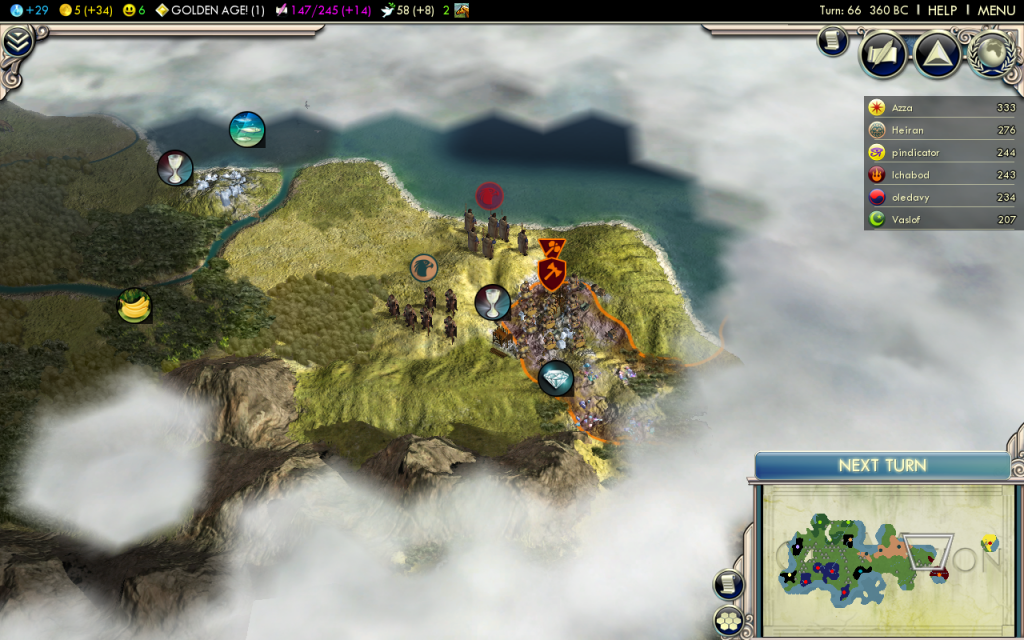Click the gold coin treasury indicator

84,10
